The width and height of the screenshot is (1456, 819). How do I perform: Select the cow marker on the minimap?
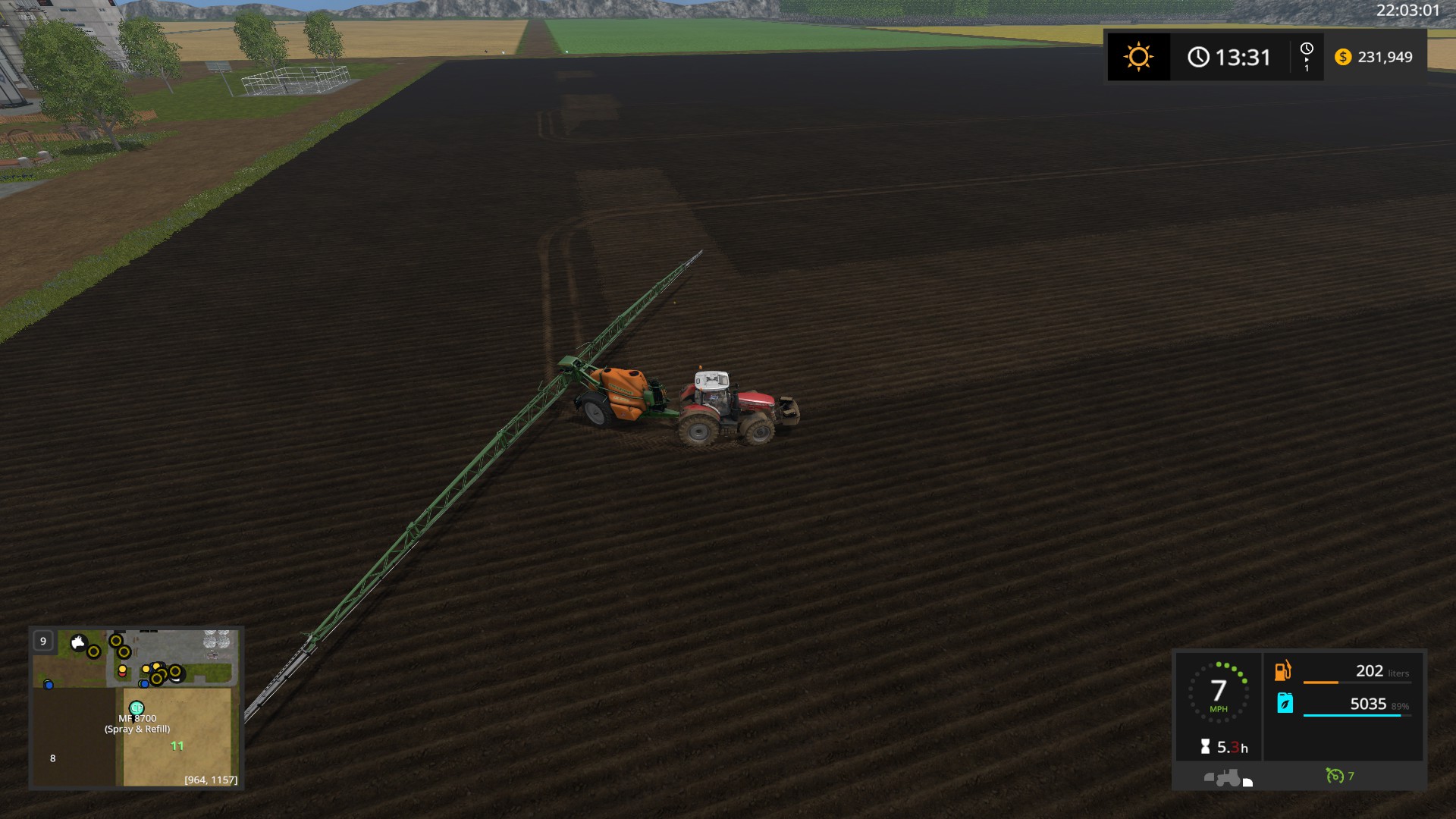click(78, 642)
